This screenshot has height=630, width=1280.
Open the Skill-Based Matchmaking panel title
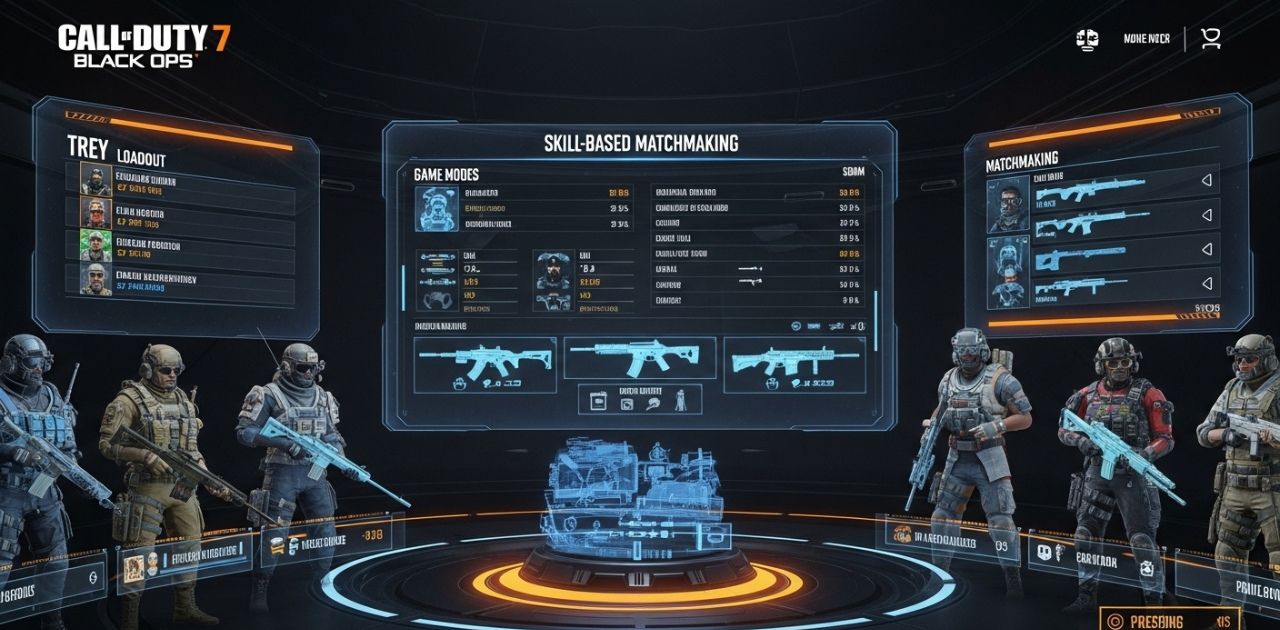point(641,143)
